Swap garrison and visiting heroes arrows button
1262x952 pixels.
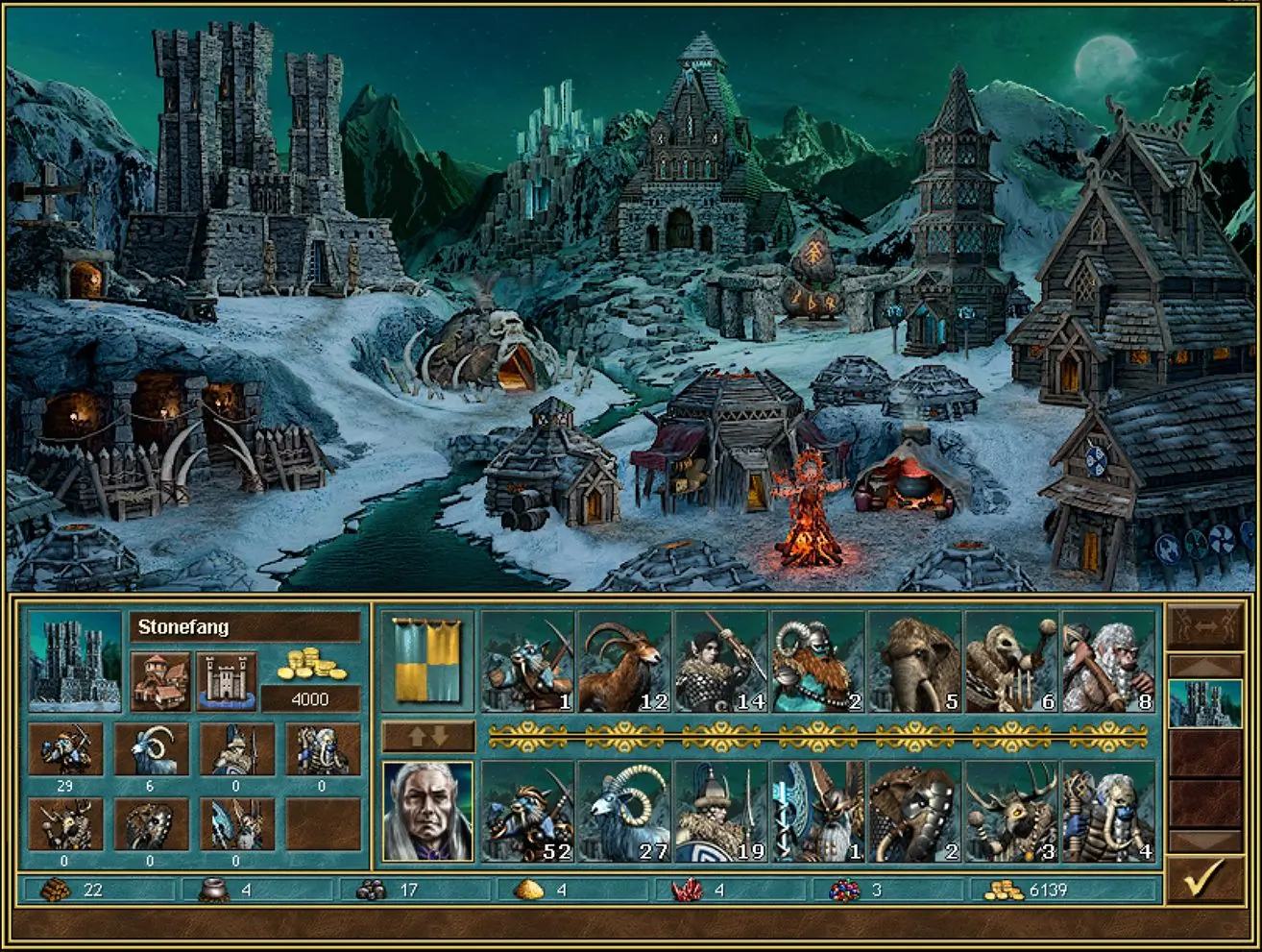coord(428,737)
